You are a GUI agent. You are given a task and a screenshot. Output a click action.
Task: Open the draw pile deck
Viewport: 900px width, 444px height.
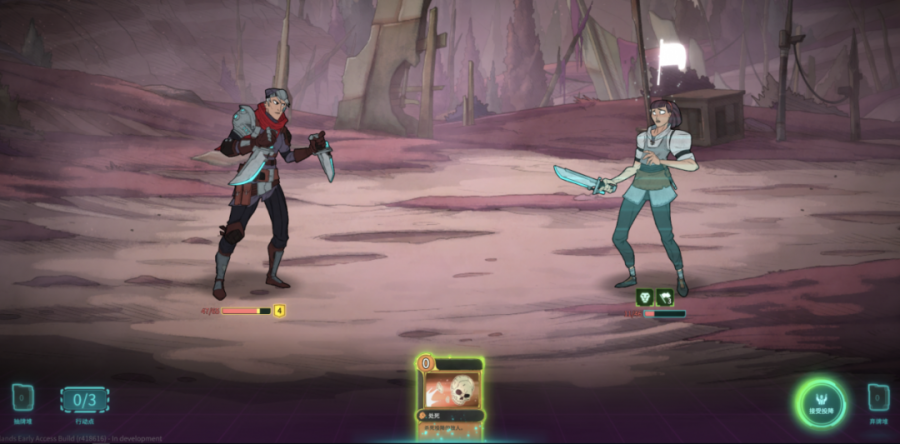coord(22,400)
